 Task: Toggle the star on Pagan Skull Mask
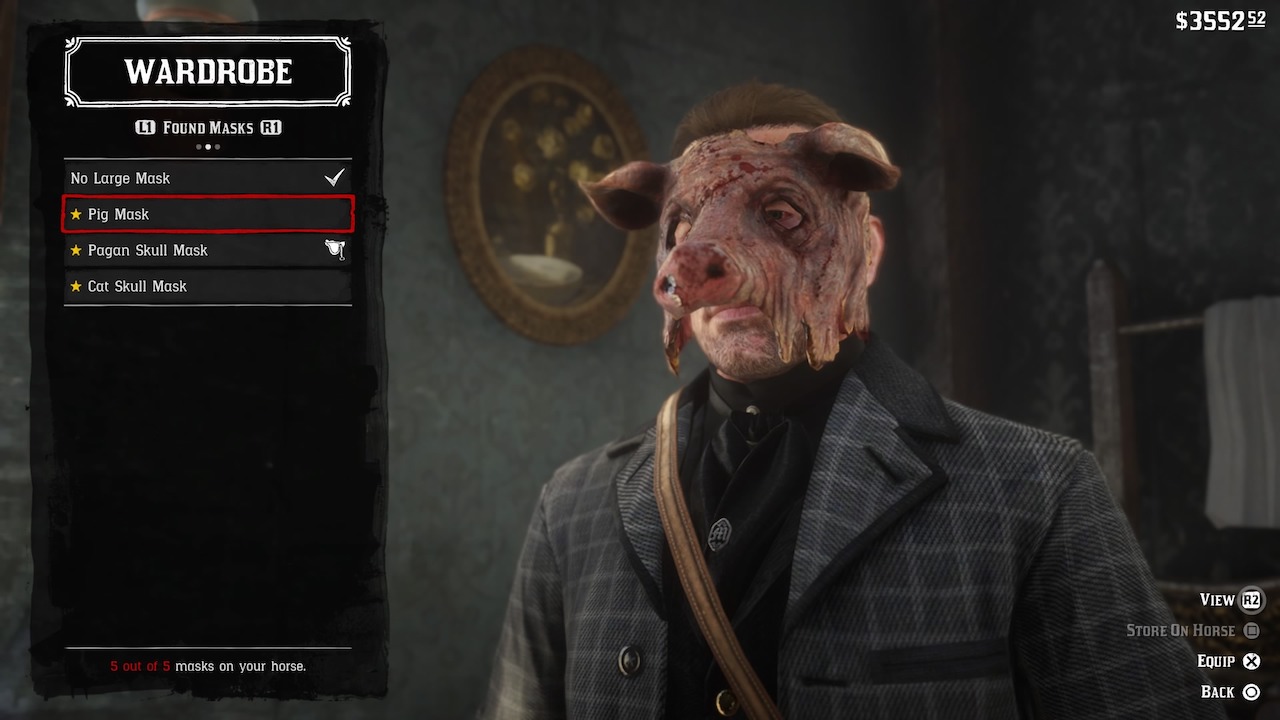[76, 250]
